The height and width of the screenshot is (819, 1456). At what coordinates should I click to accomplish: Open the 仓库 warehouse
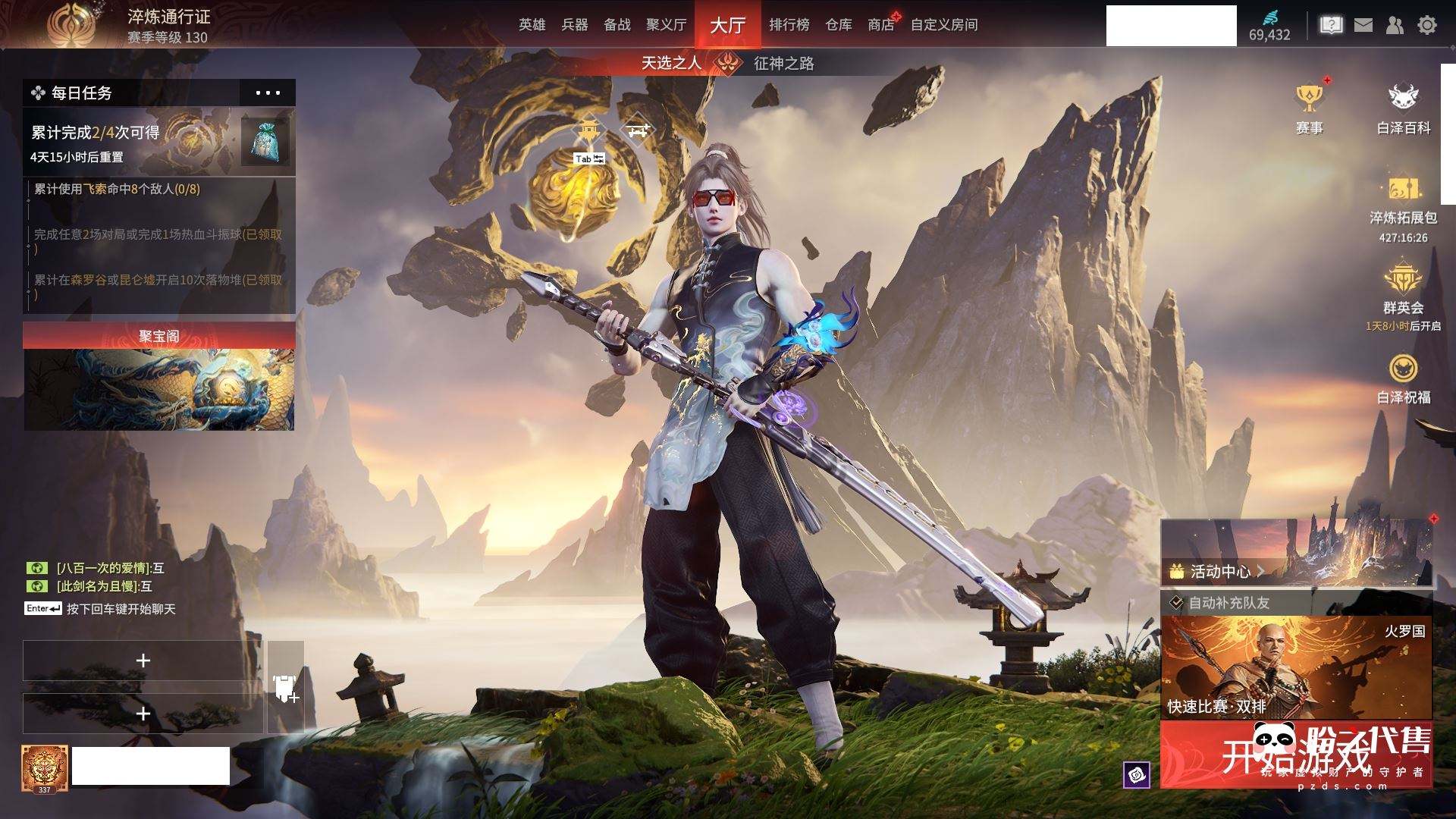(838, 25)
